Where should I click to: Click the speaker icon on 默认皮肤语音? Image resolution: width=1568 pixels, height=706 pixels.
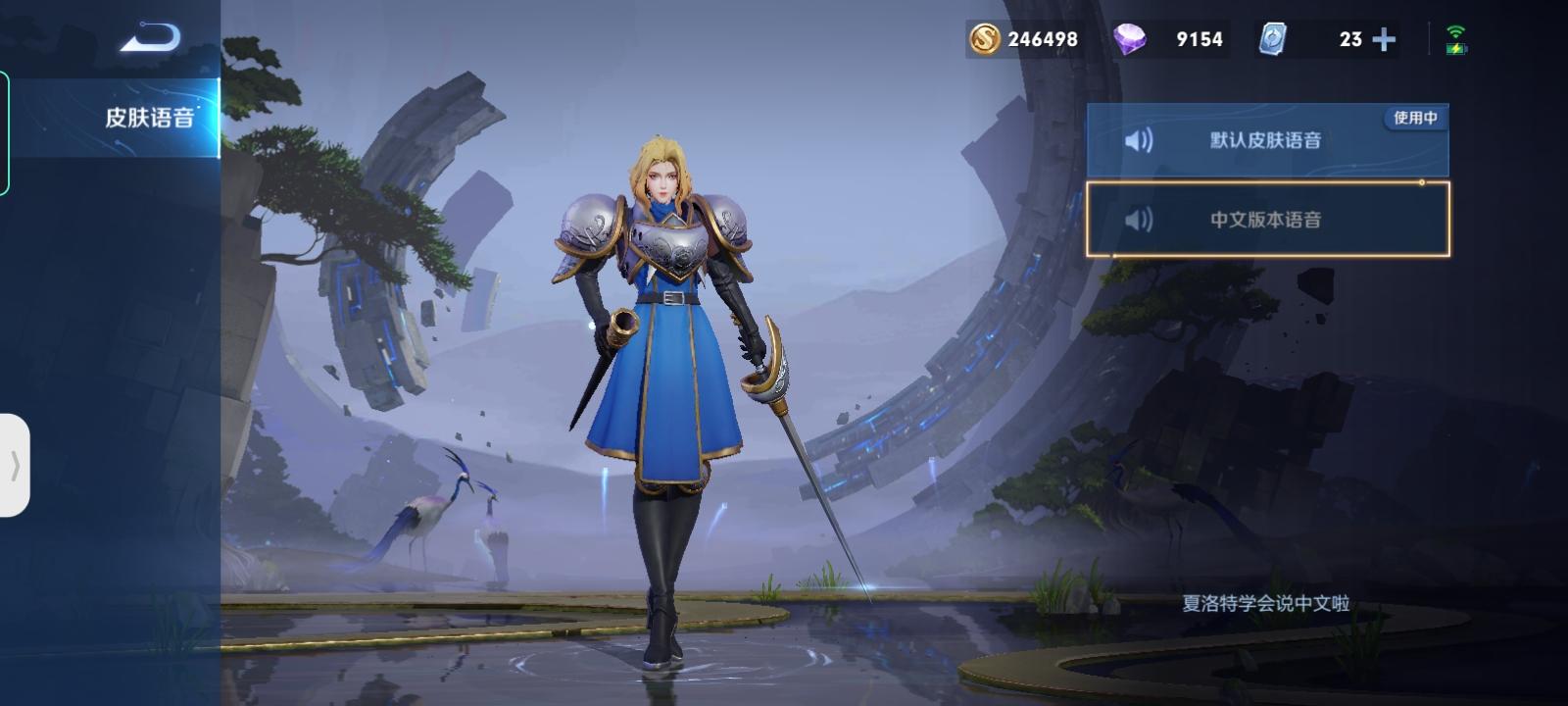coord(1139,139)
